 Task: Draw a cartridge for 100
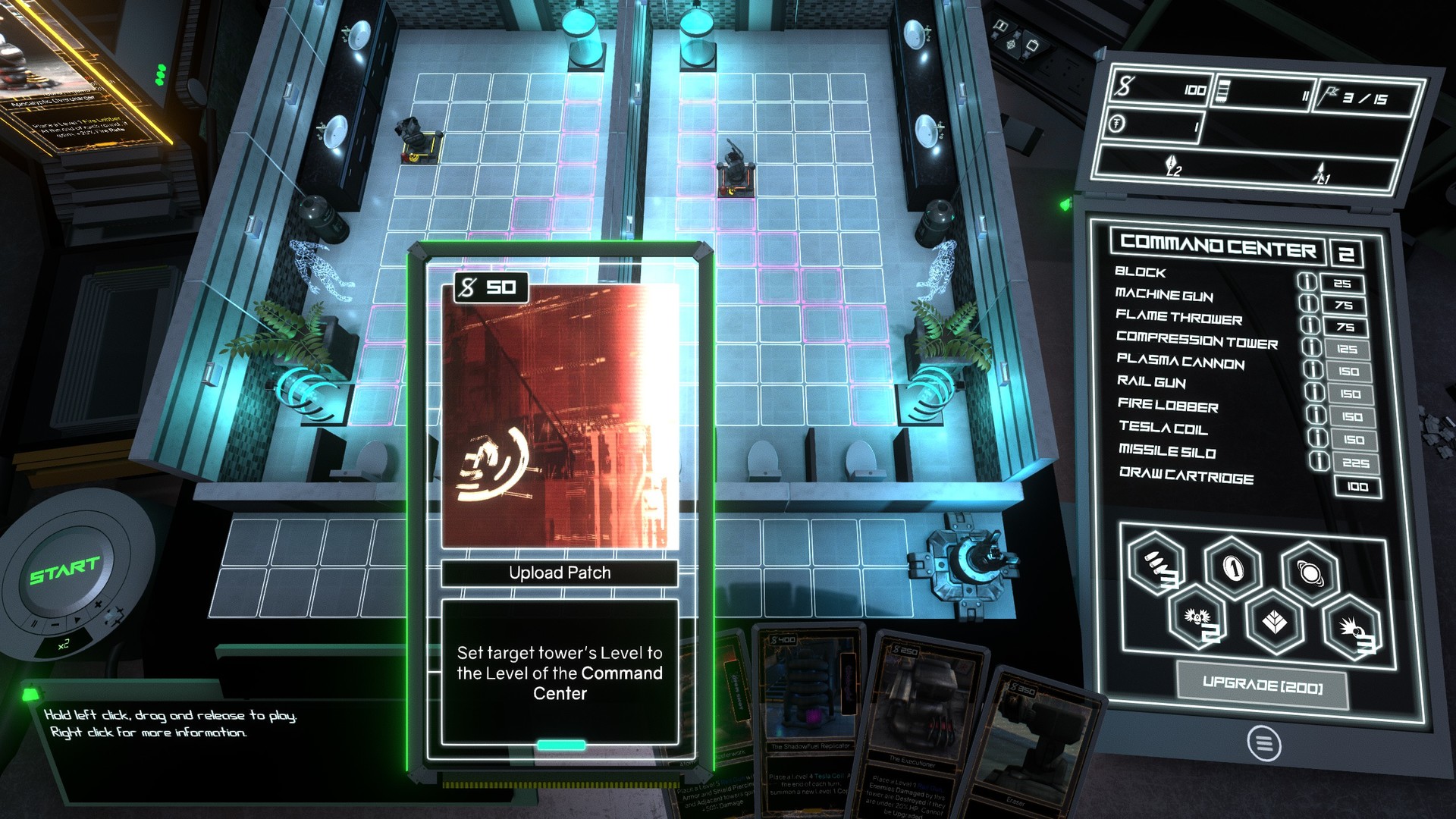(1357, 487)
